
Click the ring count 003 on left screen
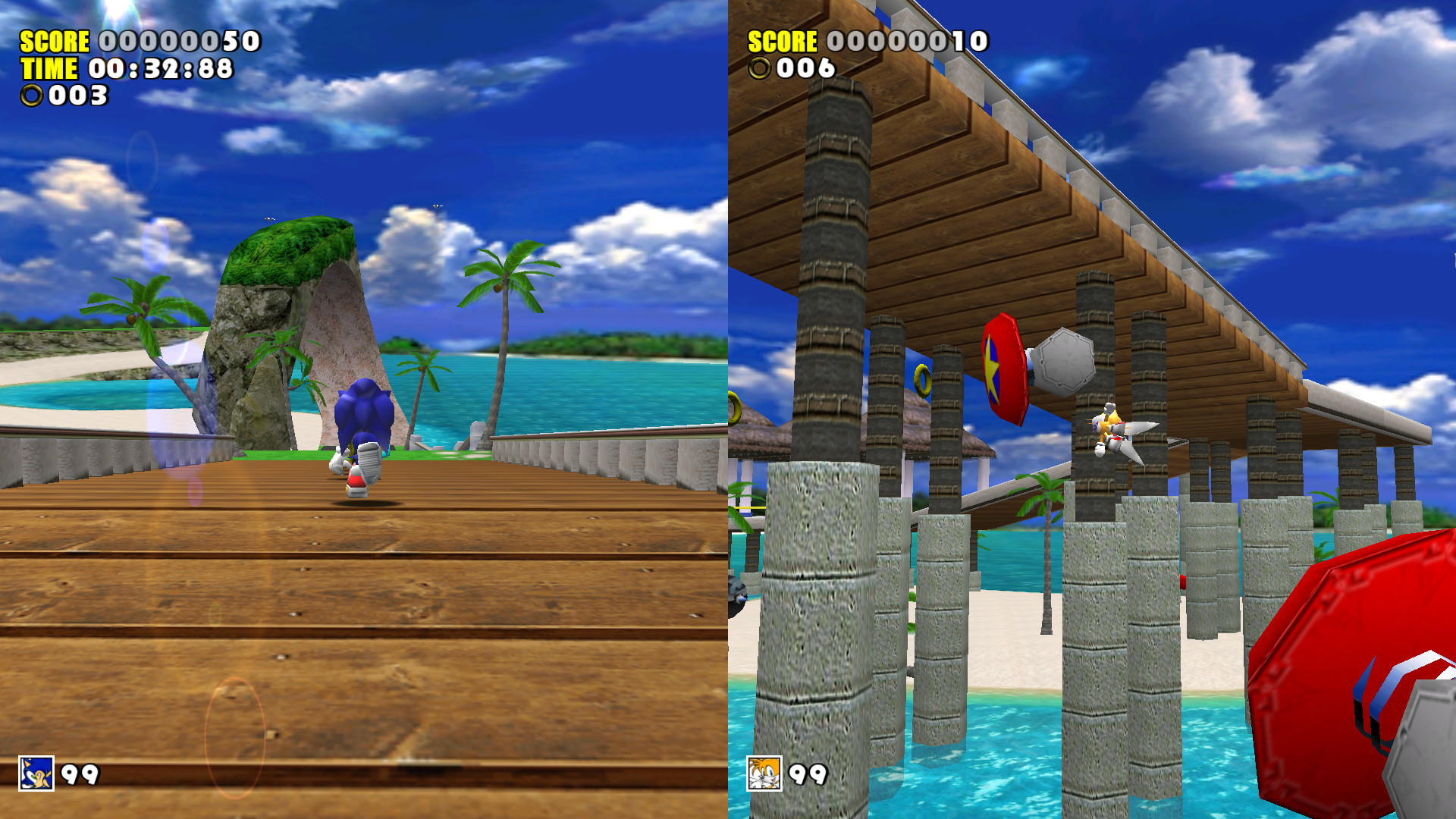click(76, 96)
